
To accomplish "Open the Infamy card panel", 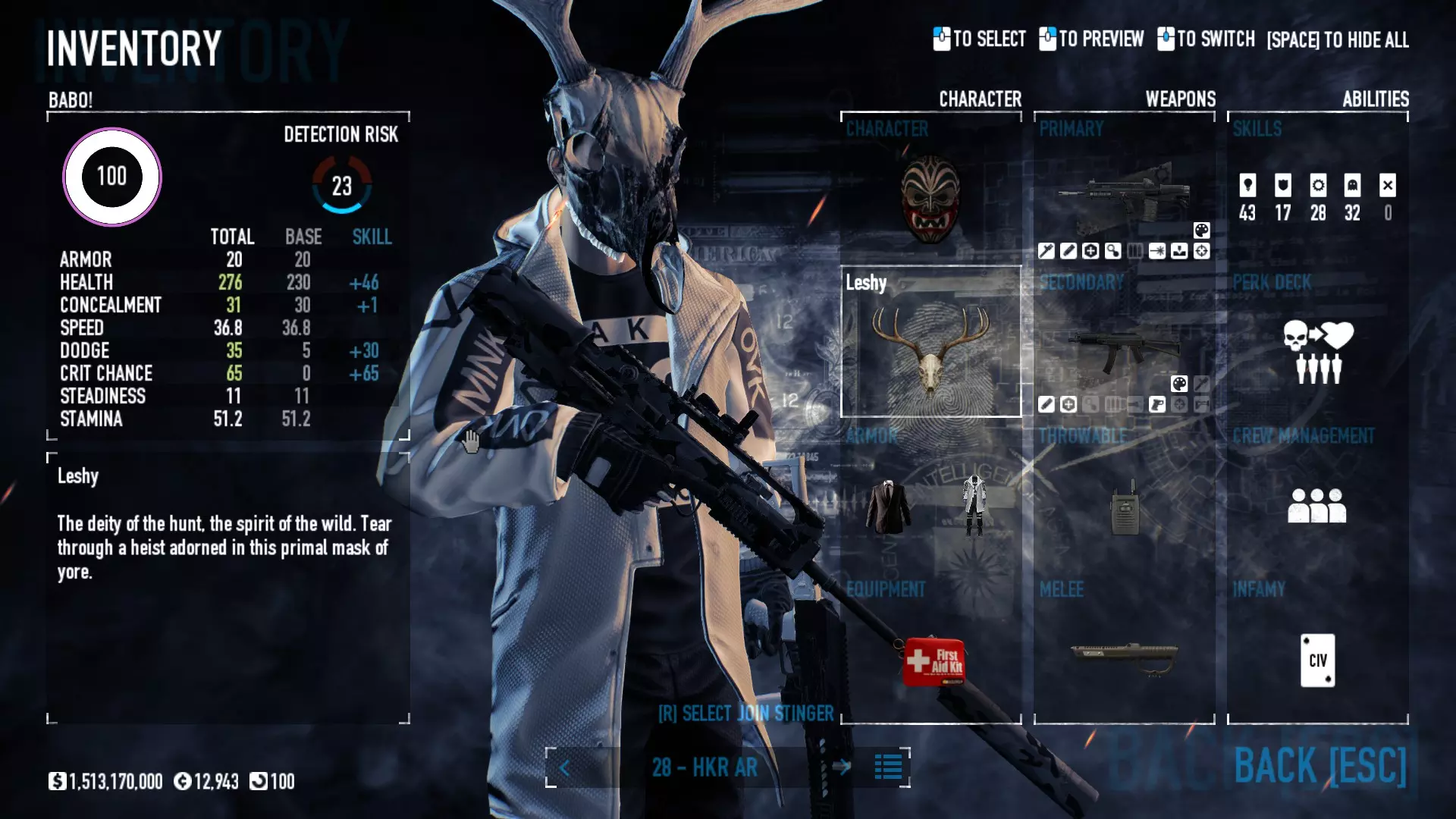I will tap(1317, 660).
